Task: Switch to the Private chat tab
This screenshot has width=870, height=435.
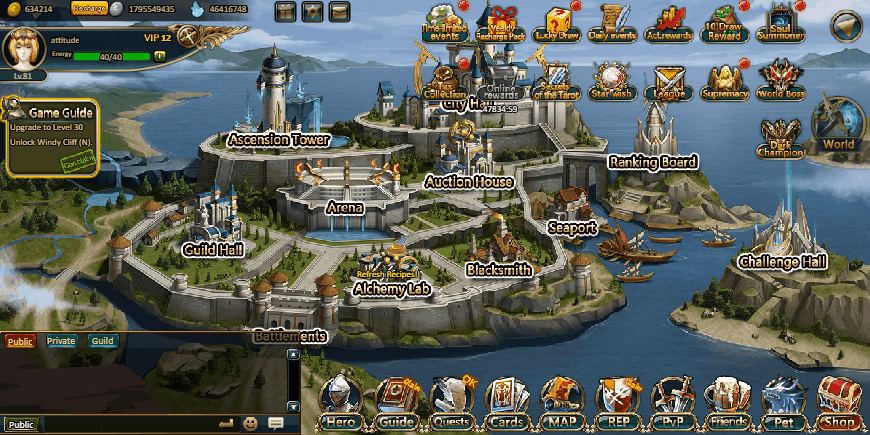Action: 61,341
